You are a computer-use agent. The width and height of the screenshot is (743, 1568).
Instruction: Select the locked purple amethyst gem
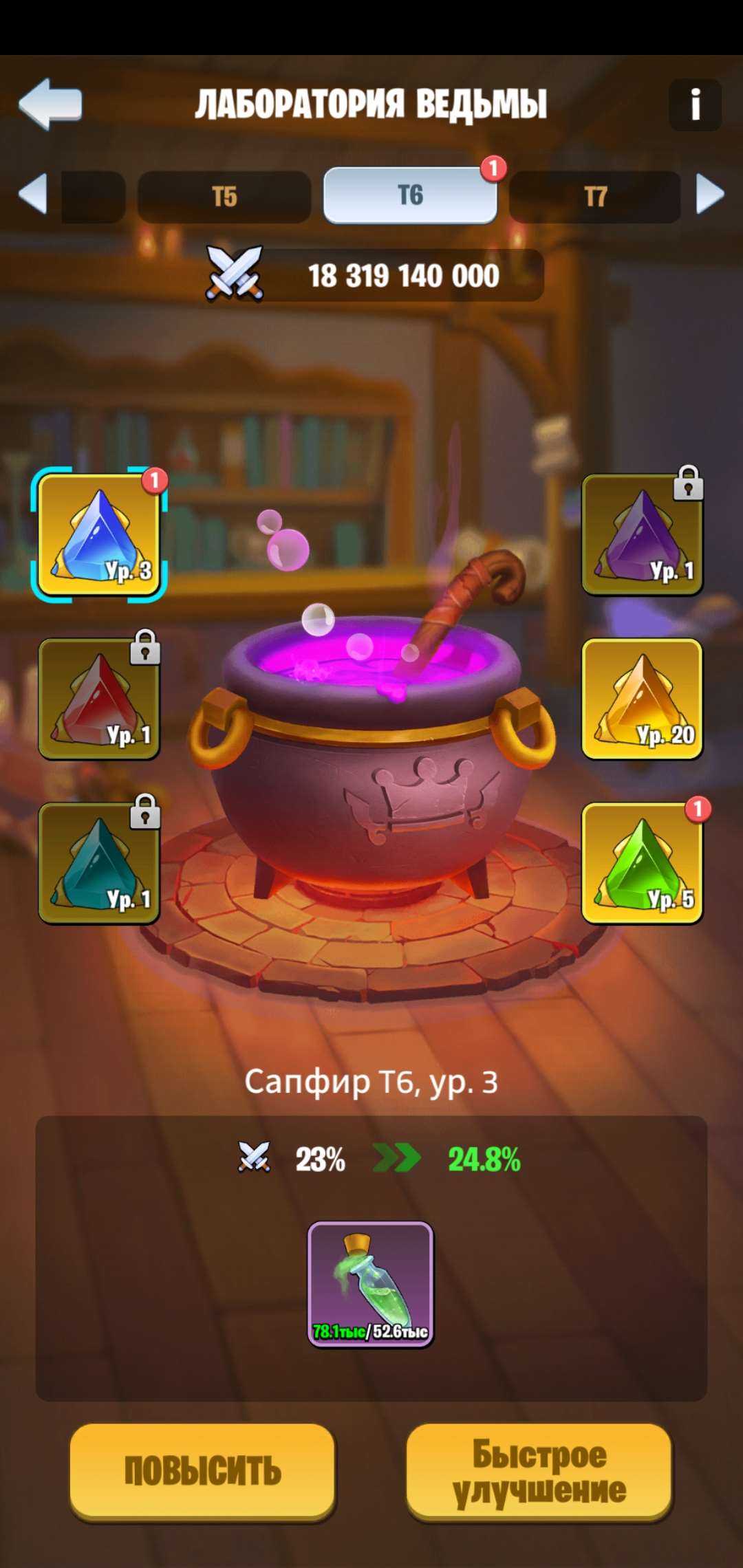tap(642, 534)
